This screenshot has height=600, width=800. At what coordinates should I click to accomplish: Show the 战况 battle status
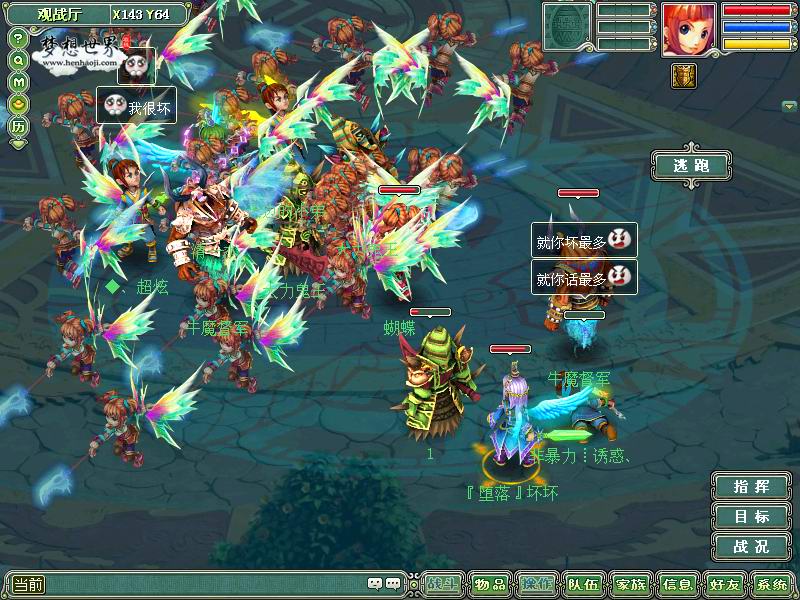tap(751, 547)
